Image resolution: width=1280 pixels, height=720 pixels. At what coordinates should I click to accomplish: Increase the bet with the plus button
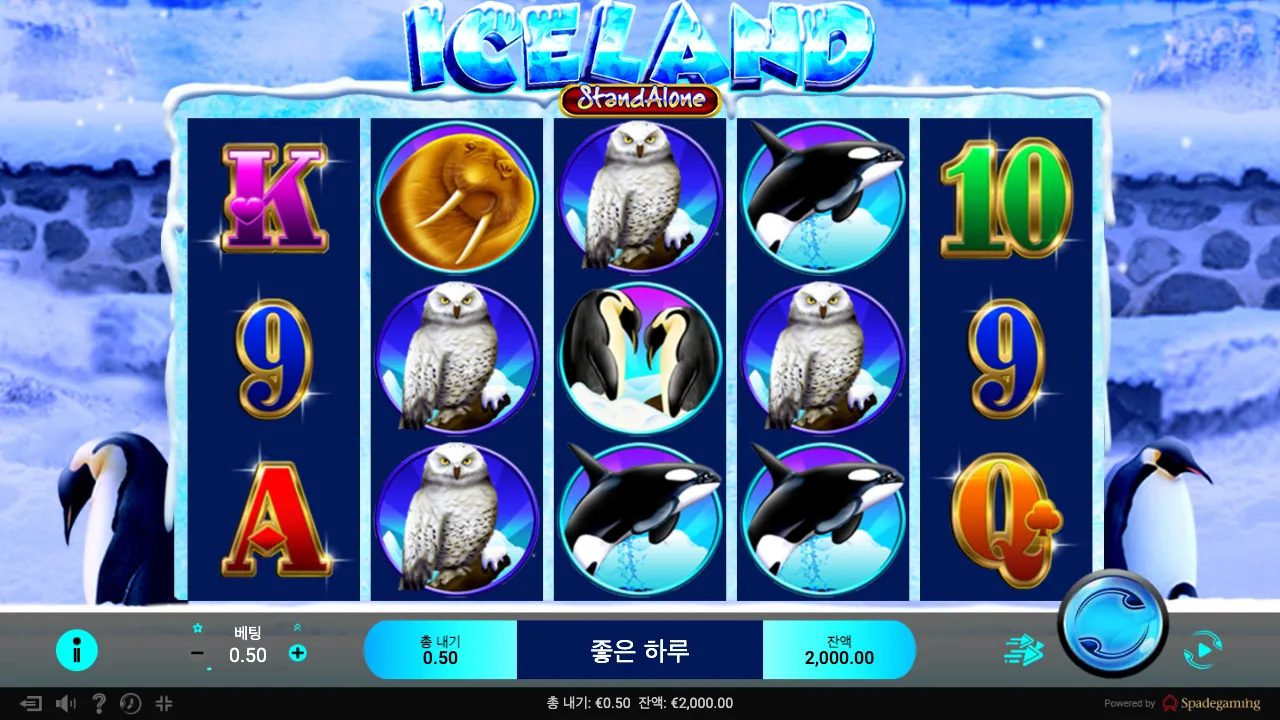297,655
